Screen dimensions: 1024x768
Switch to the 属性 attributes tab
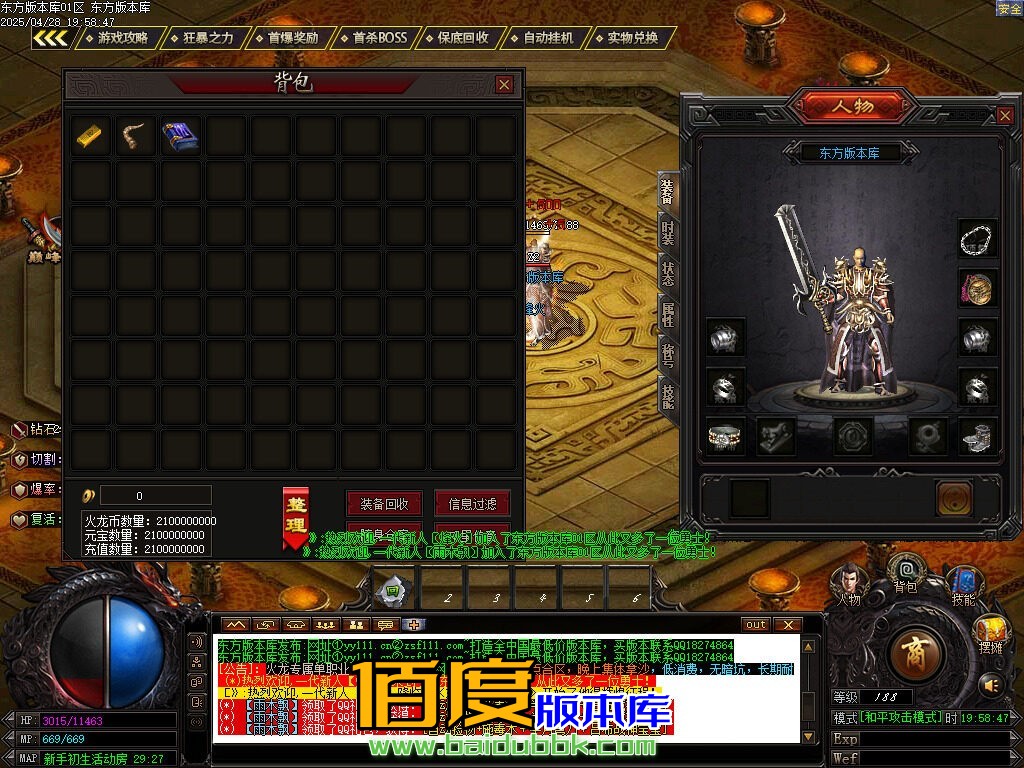point(667,315)
